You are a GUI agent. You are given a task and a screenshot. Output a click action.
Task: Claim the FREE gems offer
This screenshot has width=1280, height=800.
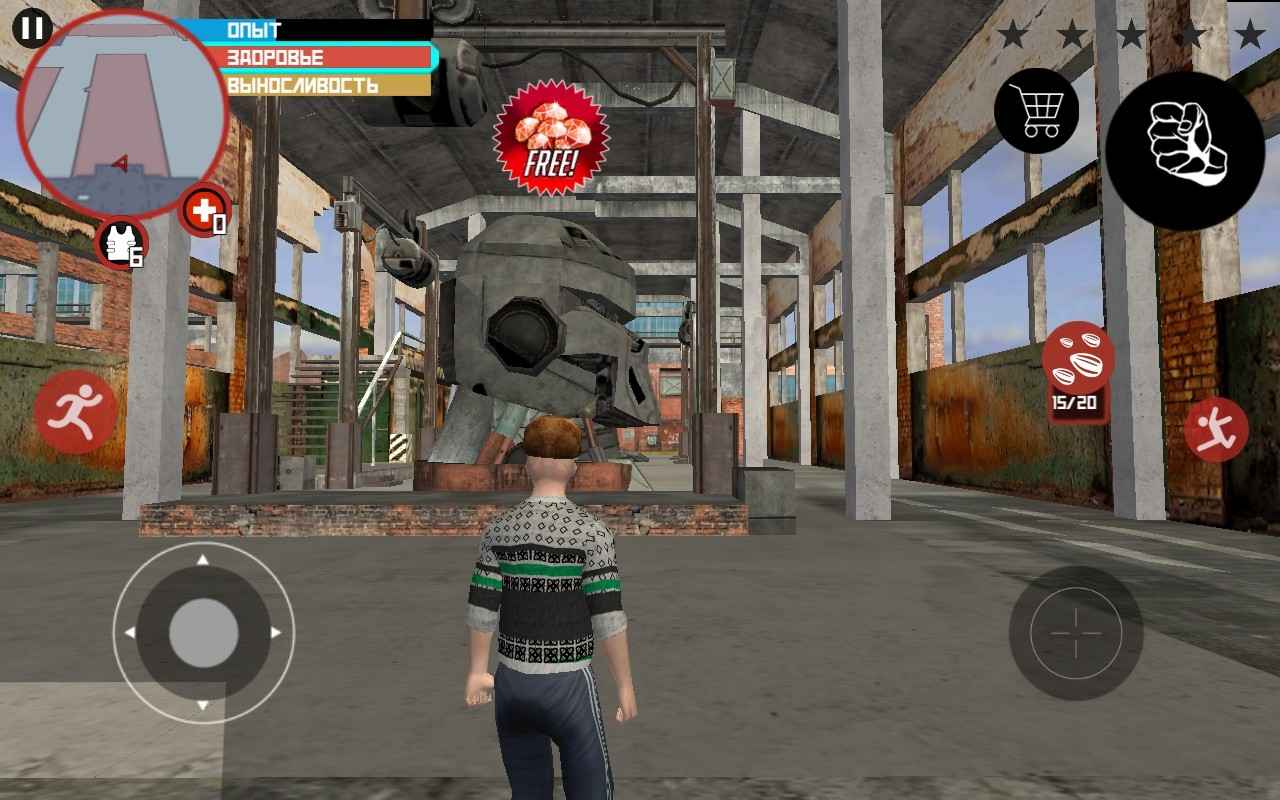pos(550,137)
